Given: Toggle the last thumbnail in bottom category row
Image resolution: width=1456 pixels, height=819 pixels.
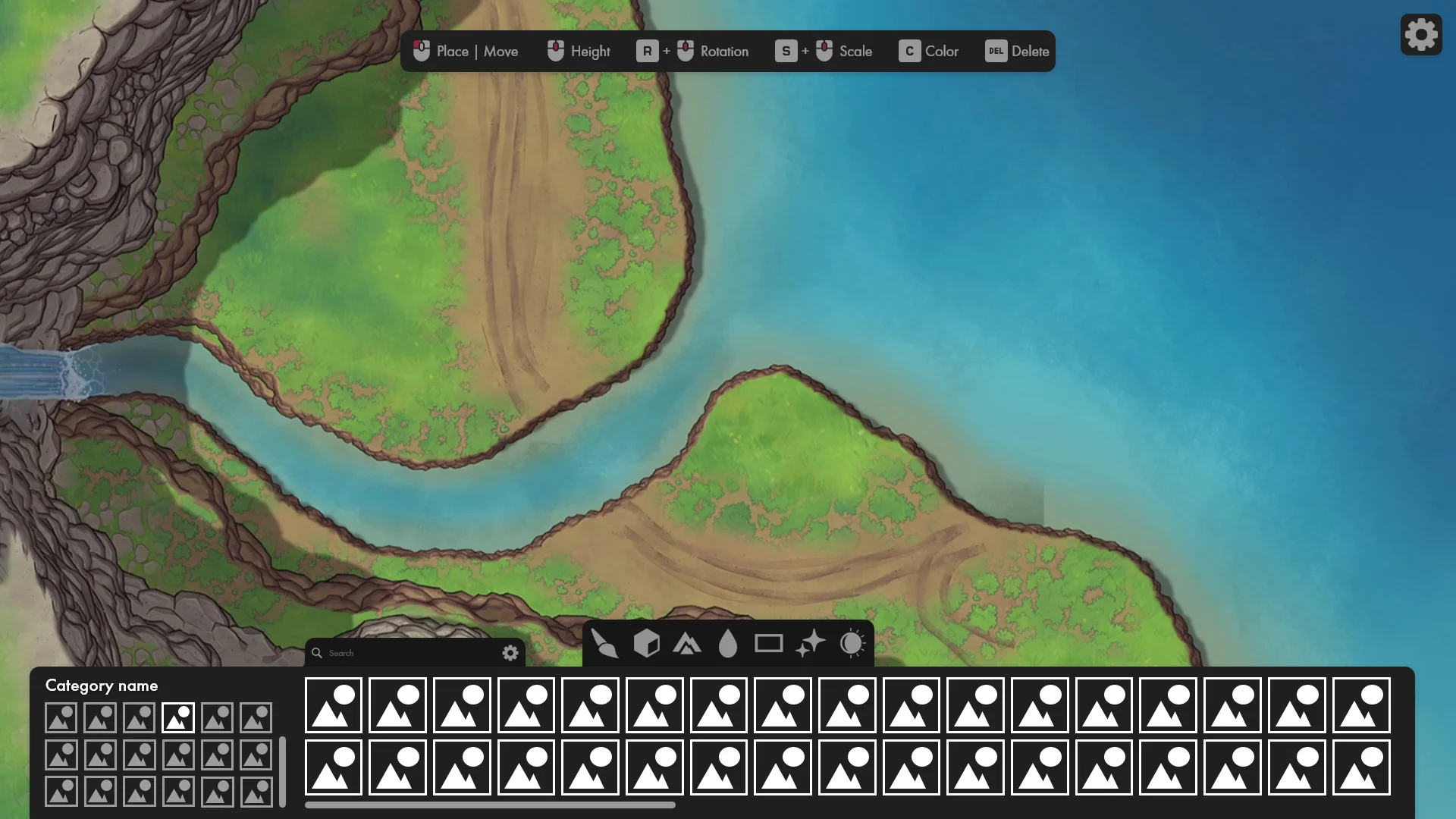Looking at the screenshot, I should [x=255, y=791].
